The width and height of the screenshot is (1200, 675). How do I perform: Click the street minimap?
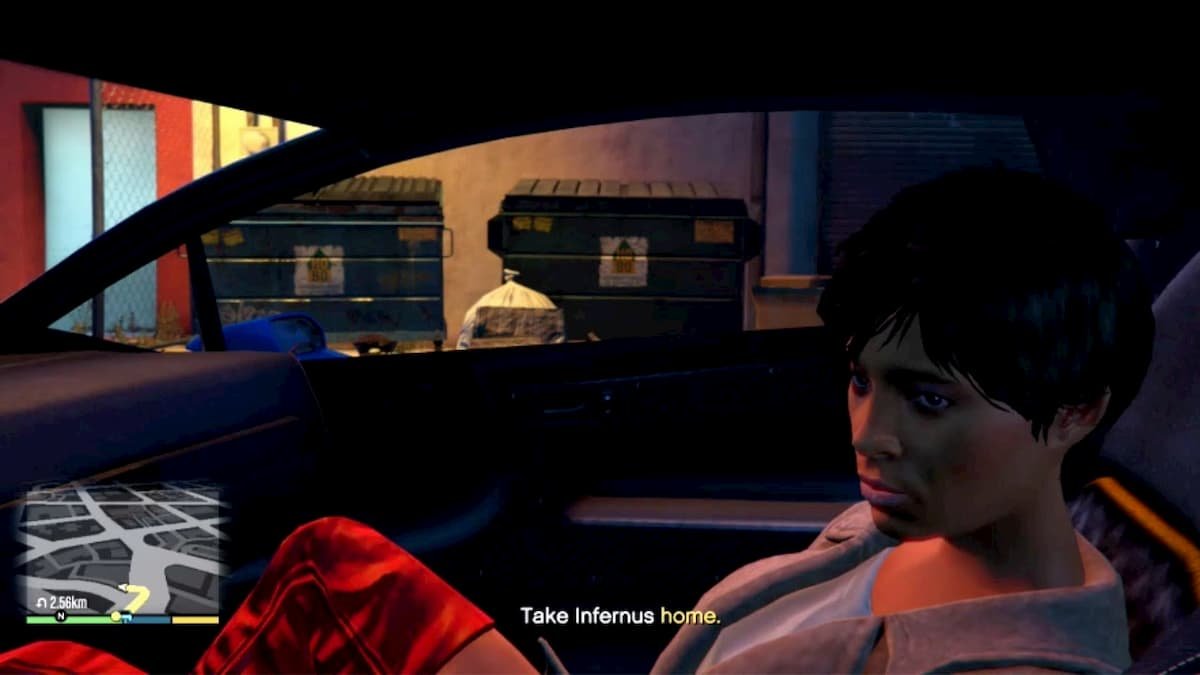120,545
